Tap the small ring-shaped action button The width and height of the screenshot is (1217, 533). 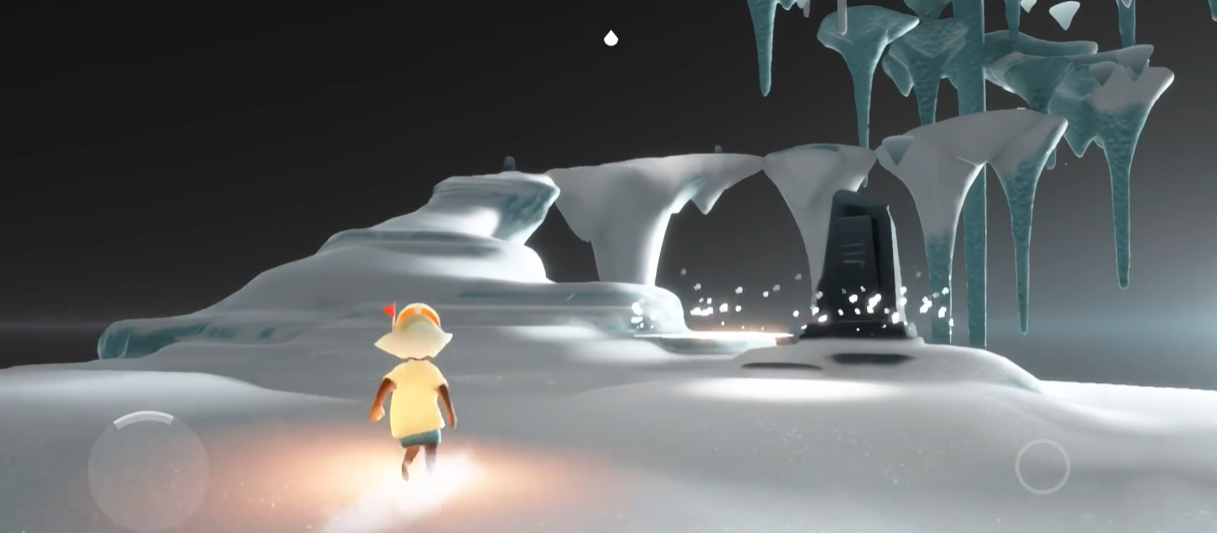[1042, 466]
